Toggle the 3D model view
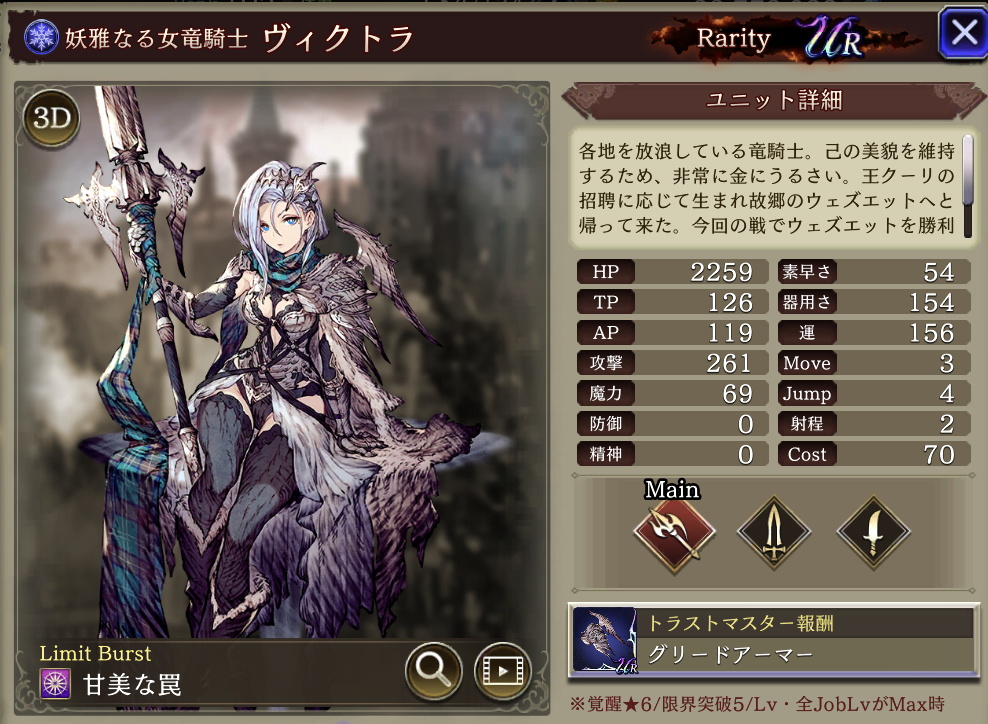The image size is (988, 724). coord(51,119)
